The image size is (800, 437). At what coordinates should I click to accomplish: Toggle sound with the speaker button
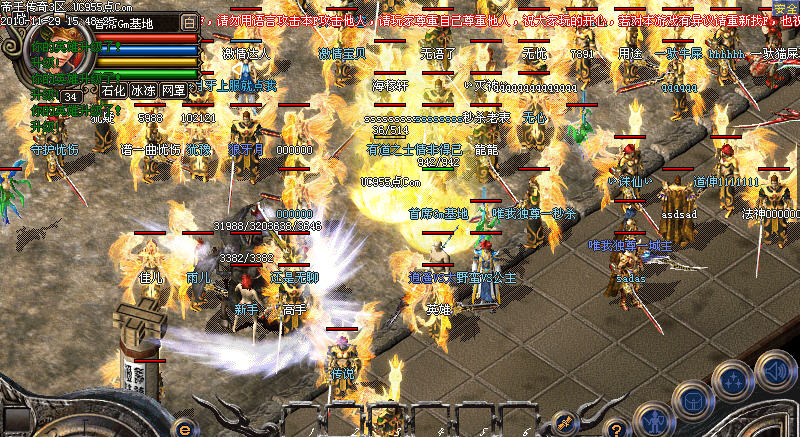pyautogui.click(x=774, y=369)
